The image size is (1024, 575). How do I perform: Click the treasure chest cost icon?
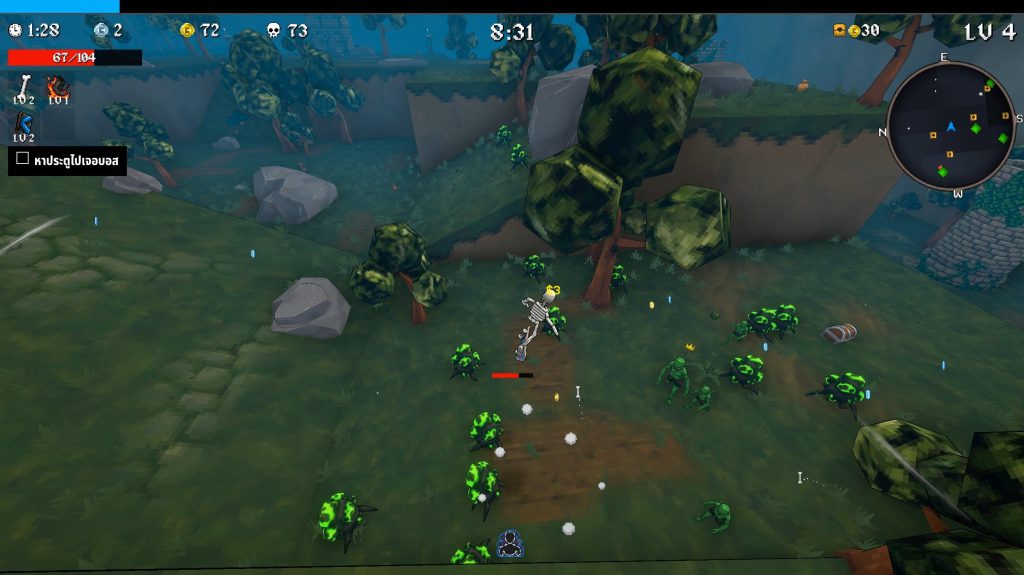839,31
